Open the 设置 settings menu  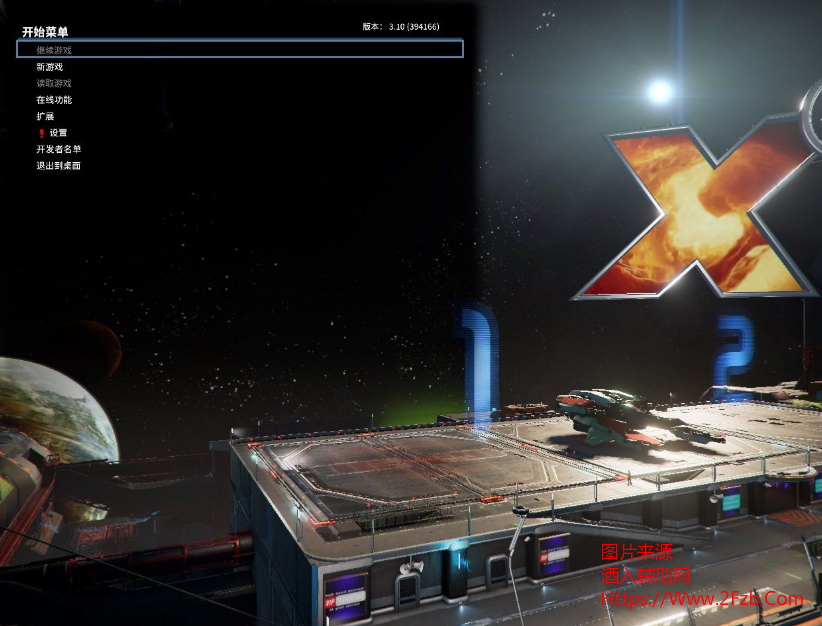click(x=58, y=133)
